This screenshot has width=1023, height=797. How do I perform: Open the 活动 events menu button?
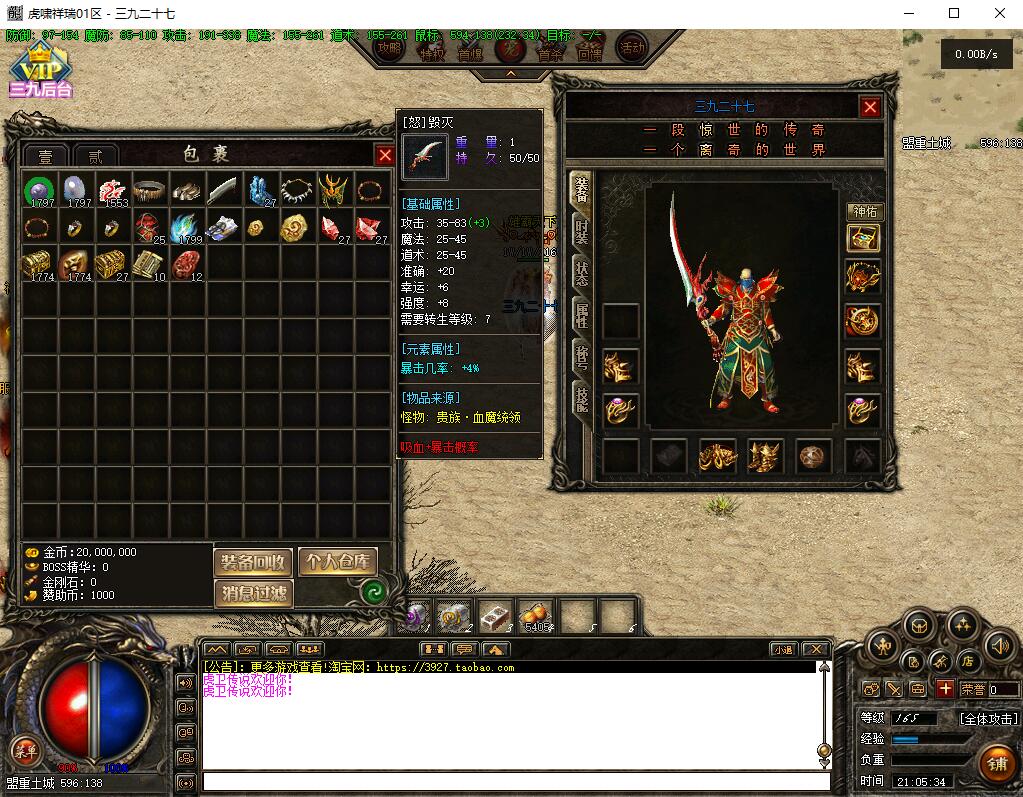tap(632, 47)
